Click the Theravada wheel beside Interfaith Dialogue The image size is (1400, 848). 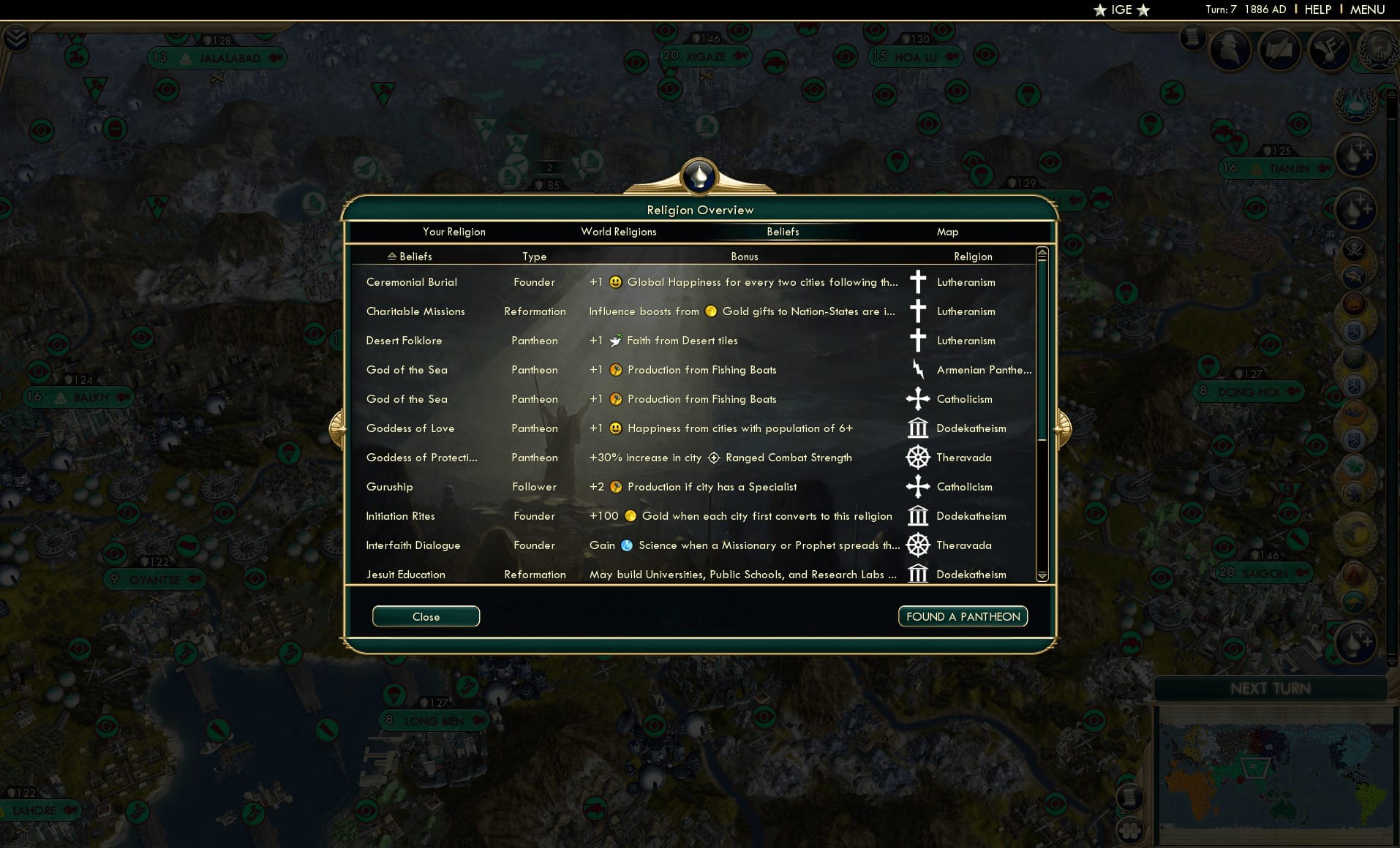(x=918, y=545)
